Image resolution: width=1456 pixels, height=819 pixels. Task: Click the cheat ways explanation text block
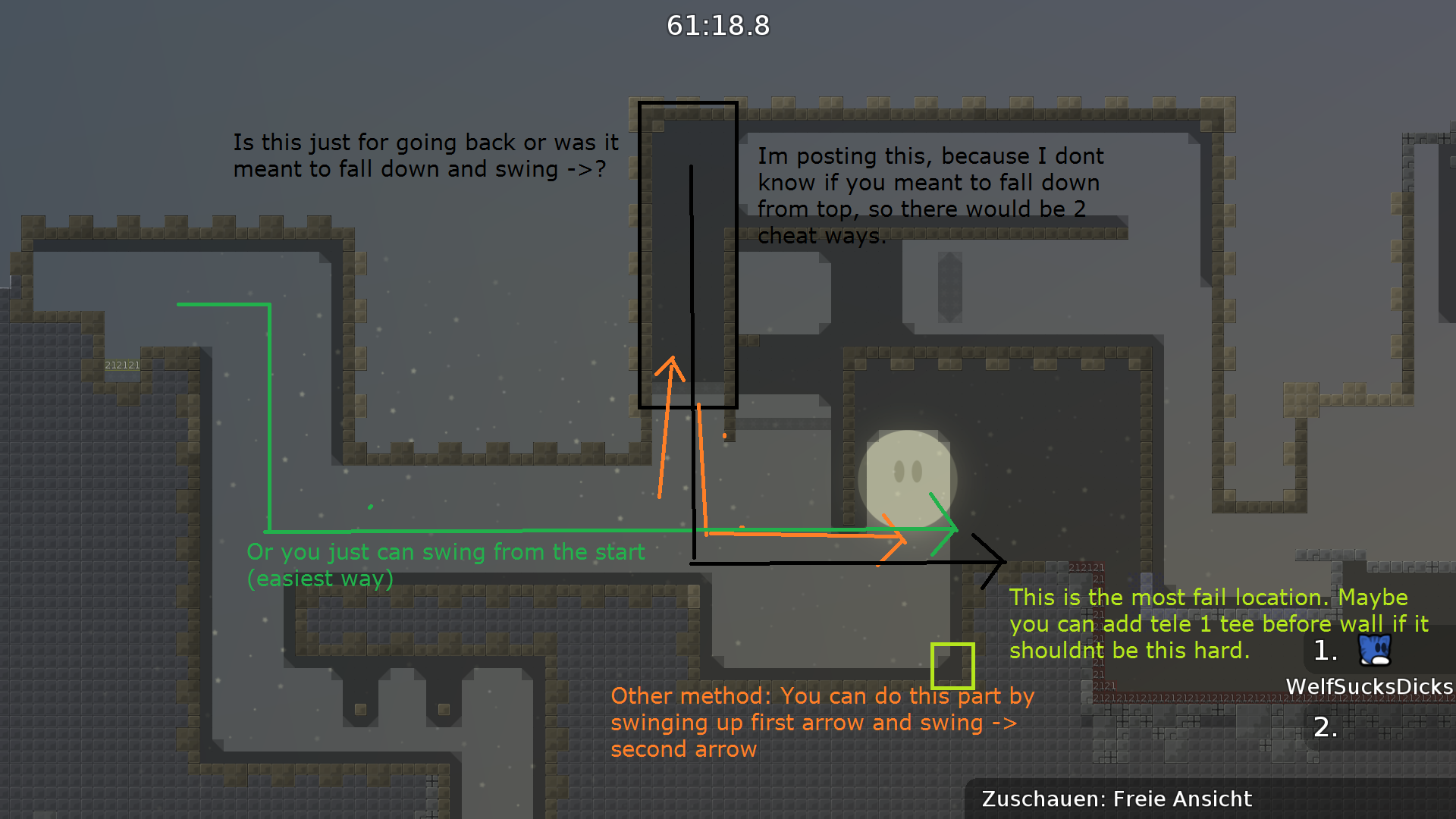tap(925, 195)
